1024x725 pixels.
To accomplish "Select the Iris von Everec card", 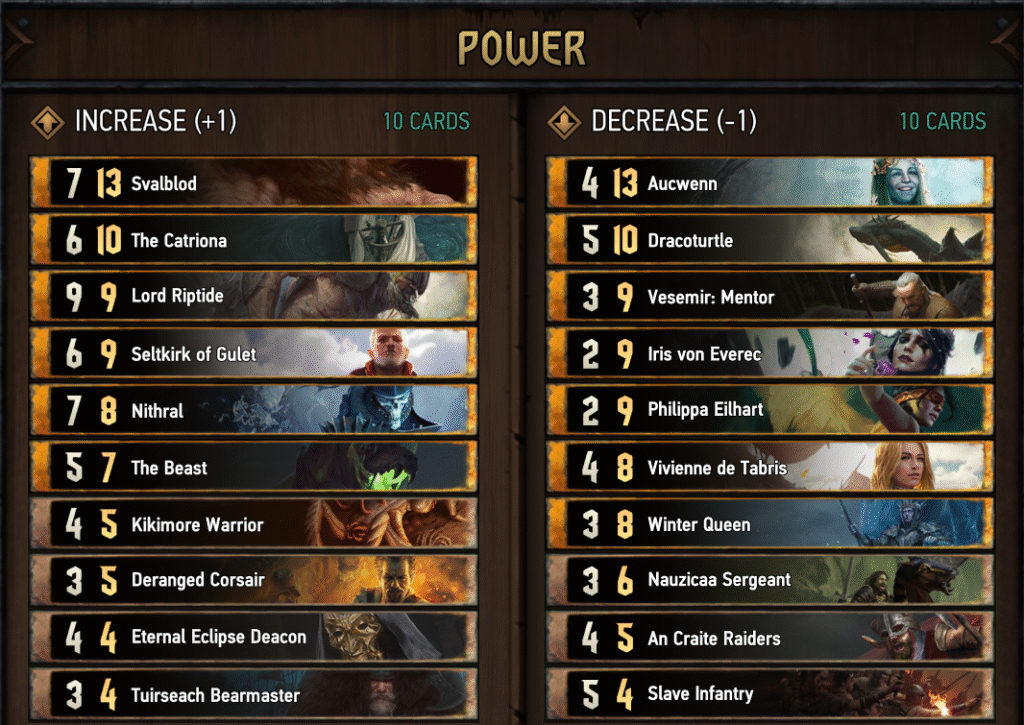I will 770,354.
